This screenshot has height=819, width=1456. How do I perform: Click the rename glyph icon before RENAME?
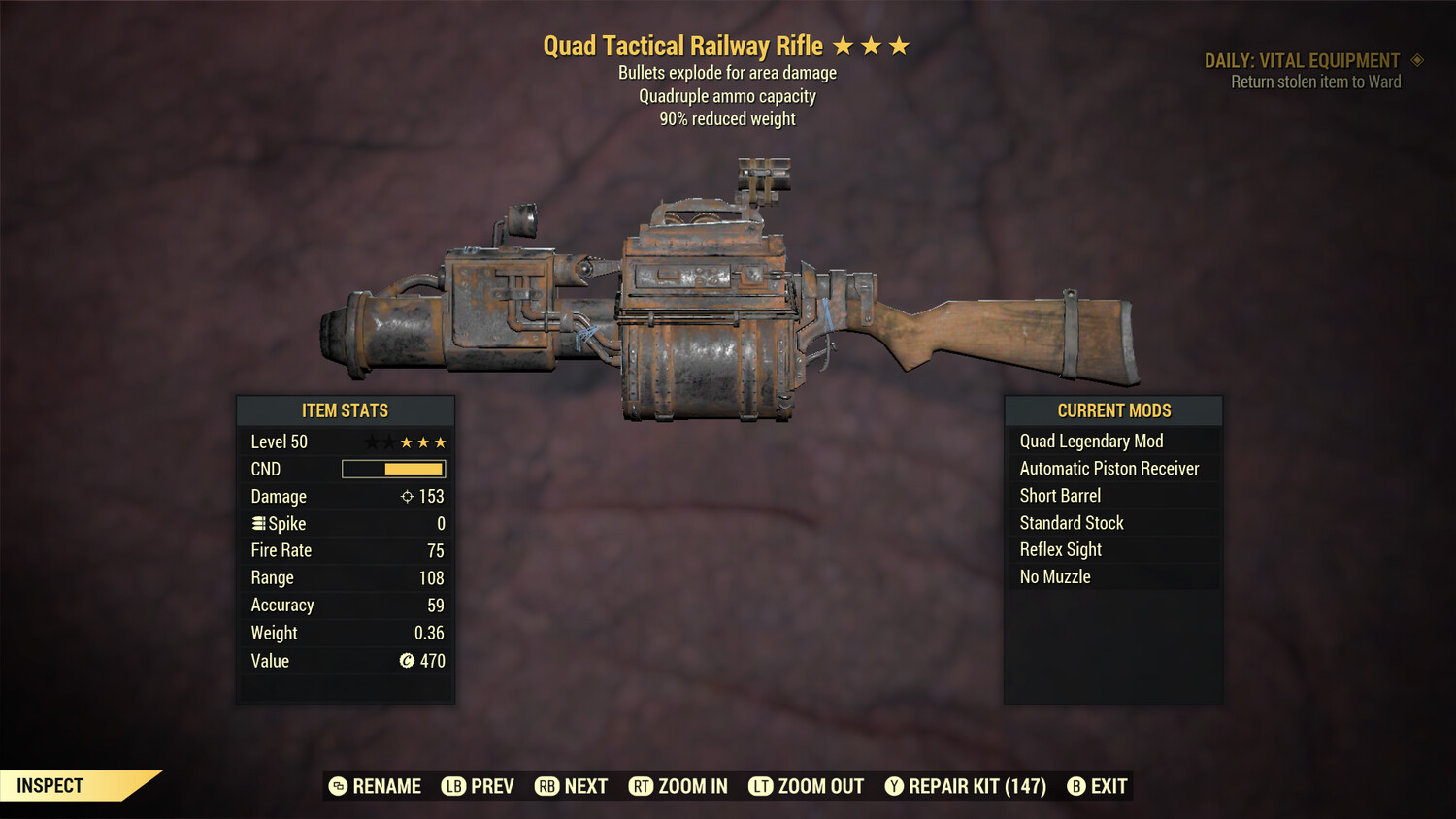tap(338, 786)
